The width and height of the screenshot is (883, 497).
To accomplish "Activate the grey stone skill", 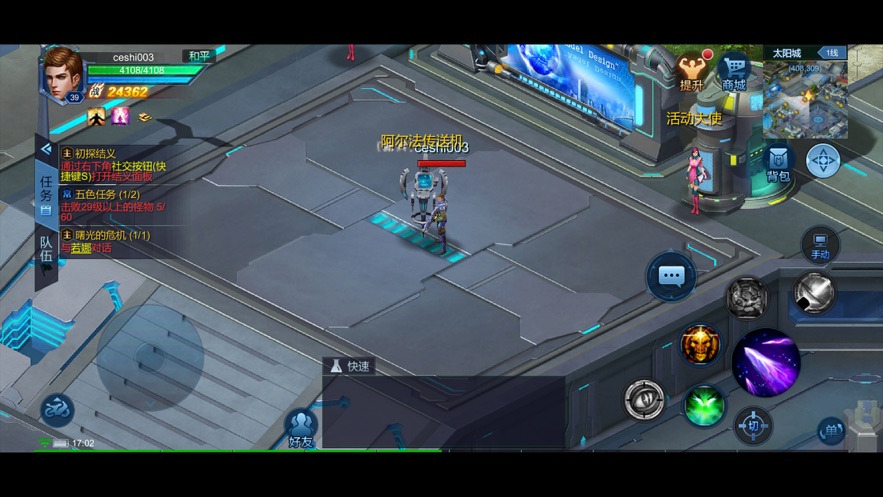I will coord(747,297).
